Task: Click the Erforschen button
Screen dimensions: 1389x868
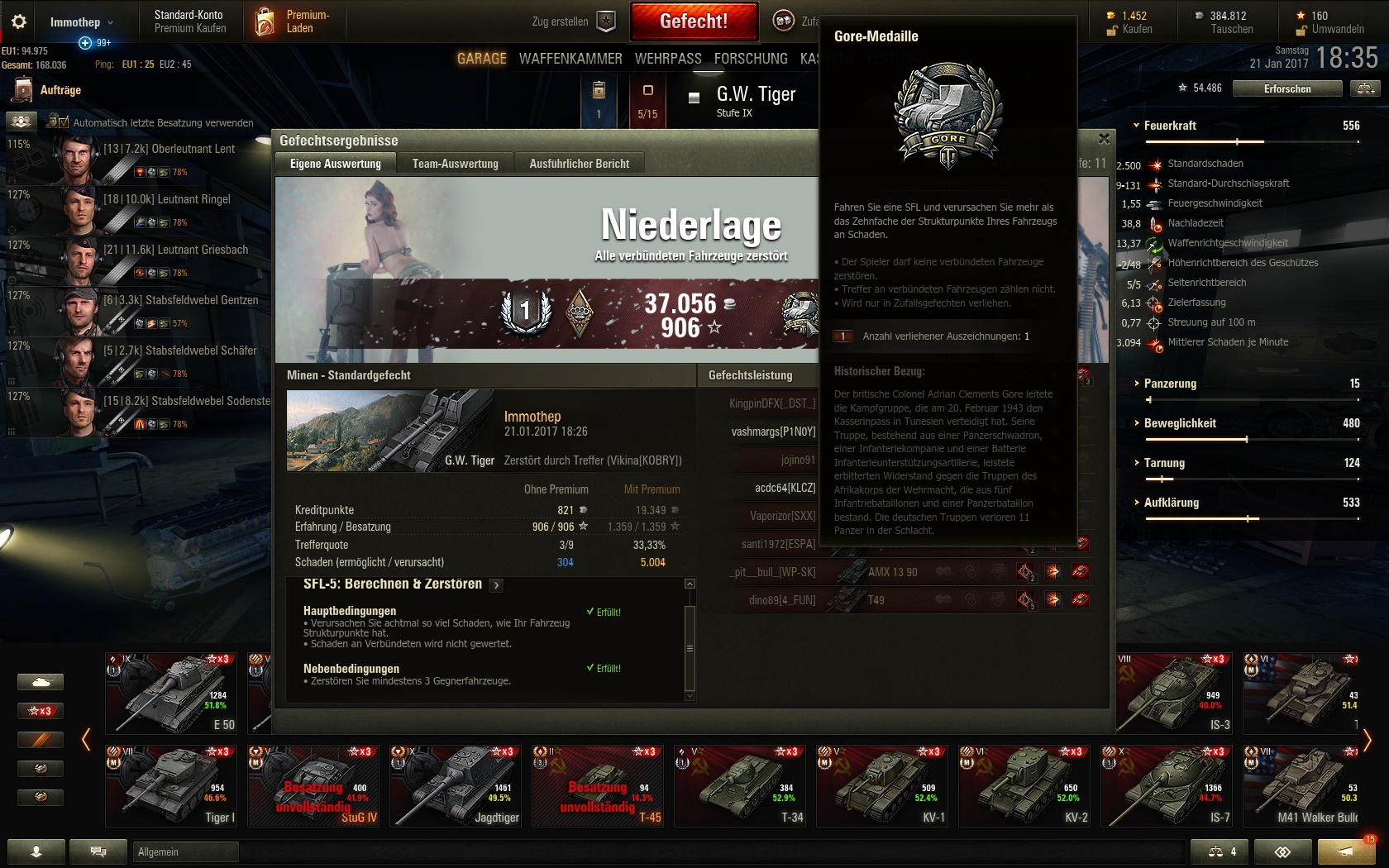Action: point(1286,88)
